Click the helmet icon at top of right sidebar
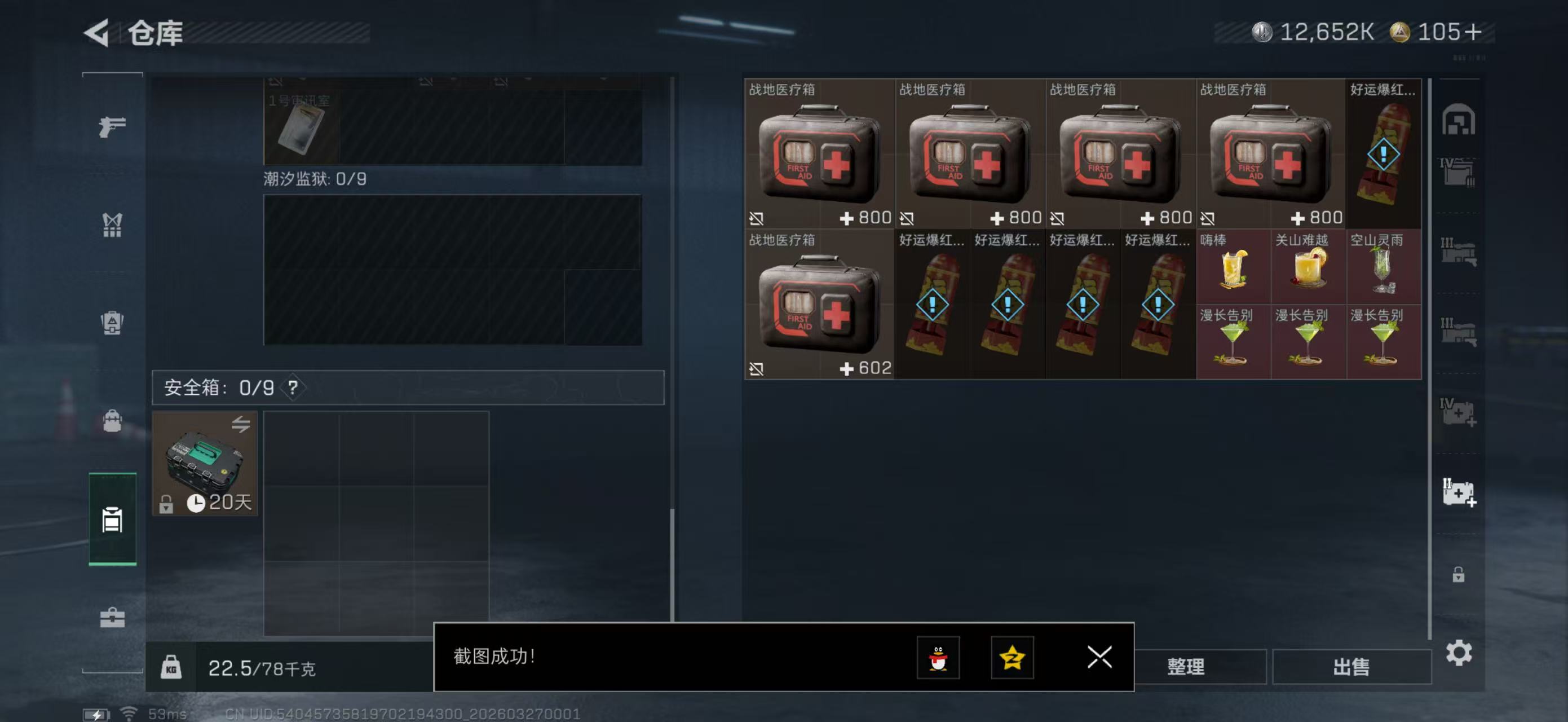 click(1460, 121)
